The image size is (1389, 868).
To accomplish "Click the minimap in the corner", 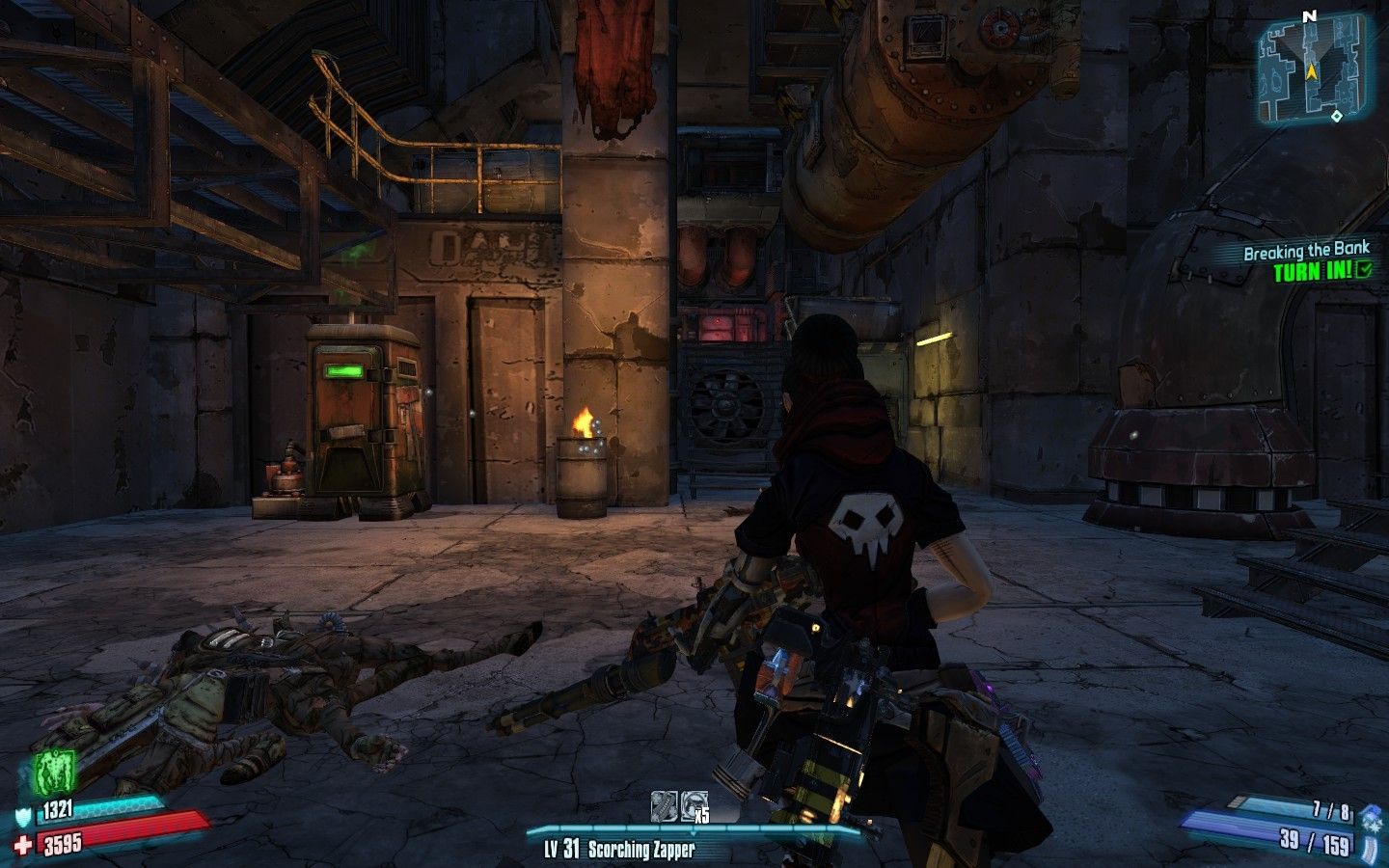I will (1314, 68).
